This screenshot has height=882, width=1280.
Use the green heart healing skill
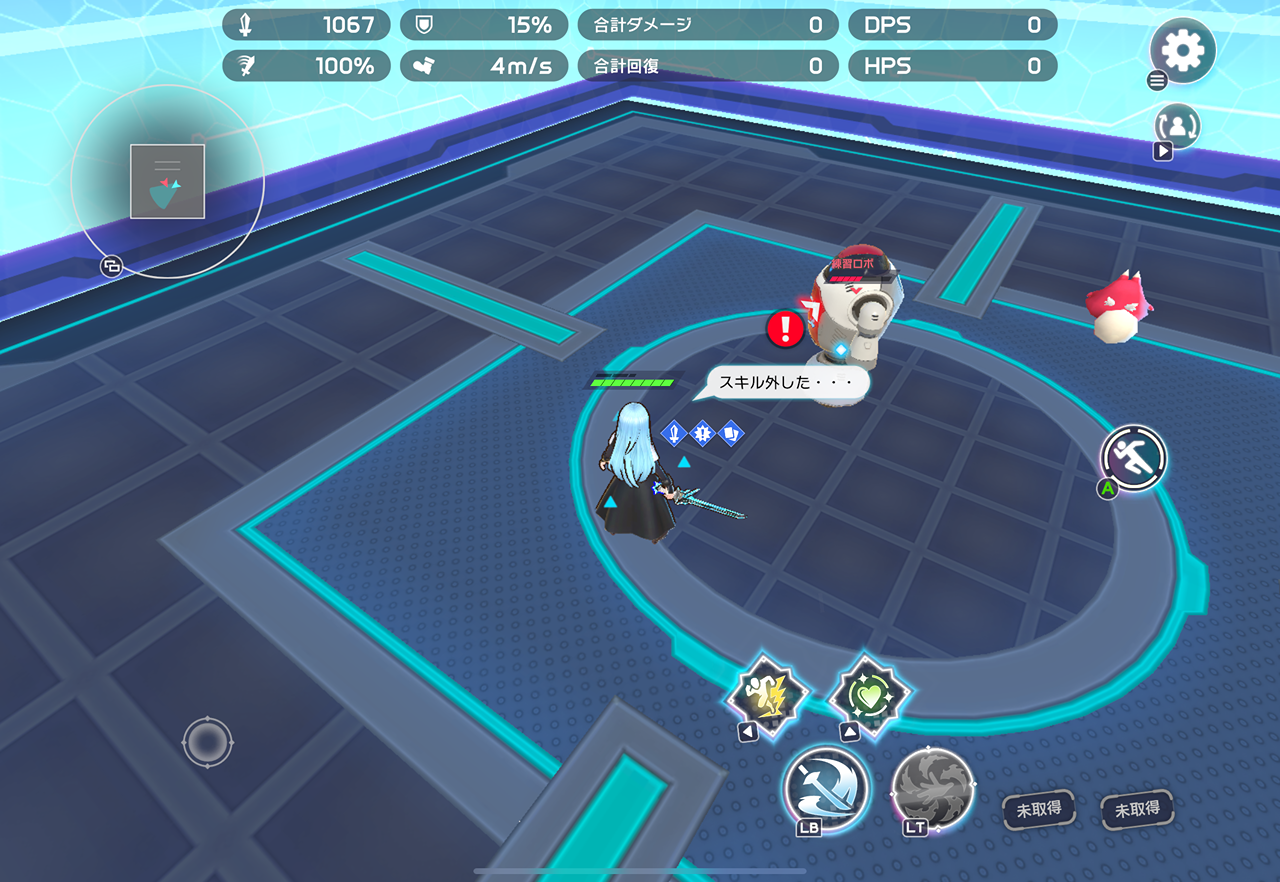coord(870,694)
